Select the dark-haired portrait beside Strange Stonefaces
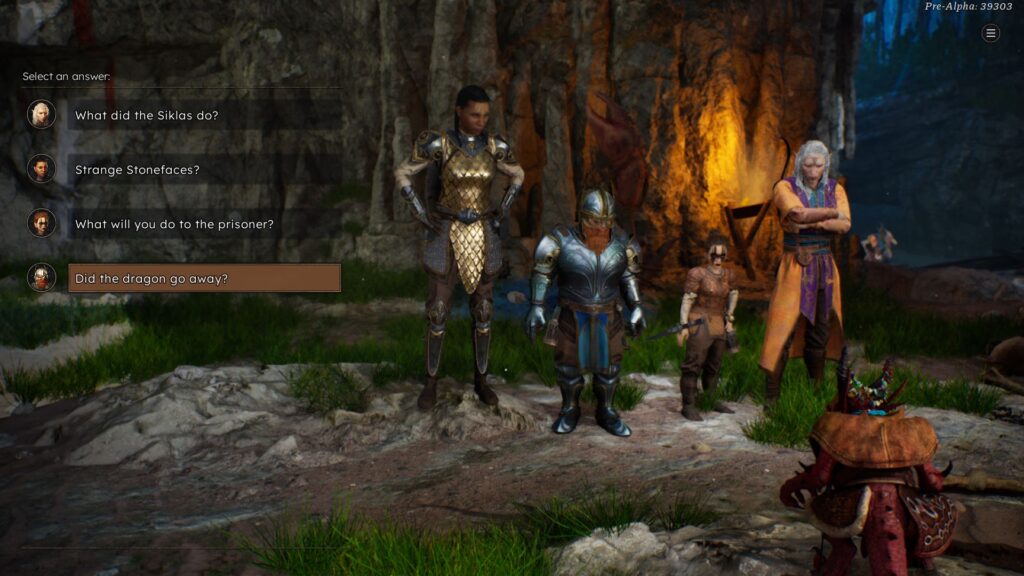The image size is (1024, 576). [x=41, y=168]
